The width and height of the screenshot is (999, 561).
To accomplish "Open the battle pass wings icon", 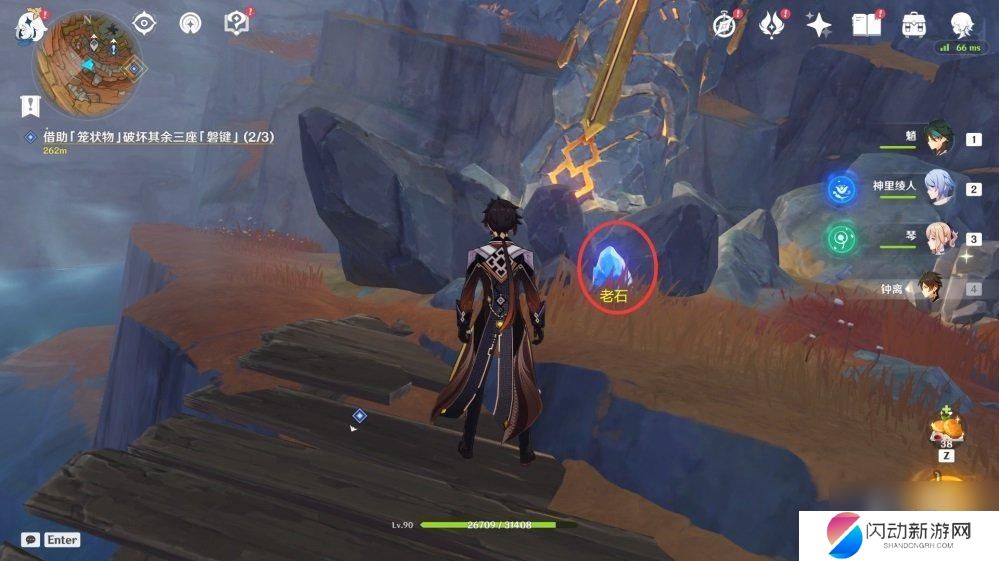I will tap(772, 25).
